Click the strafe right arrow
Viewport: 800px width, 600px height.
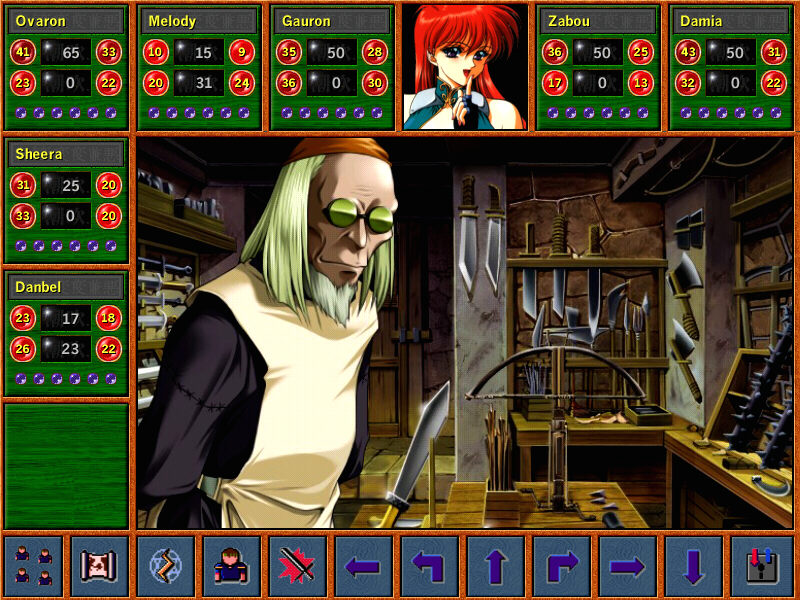point(628,566)
